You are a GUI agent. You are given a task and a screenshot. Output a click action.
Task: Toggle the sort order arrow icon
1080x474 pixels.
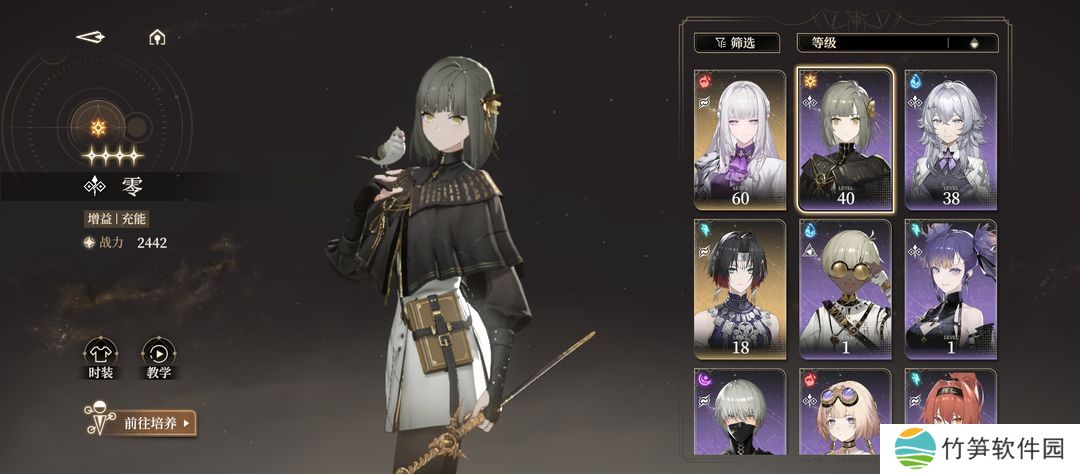click(x=974, y=43)
